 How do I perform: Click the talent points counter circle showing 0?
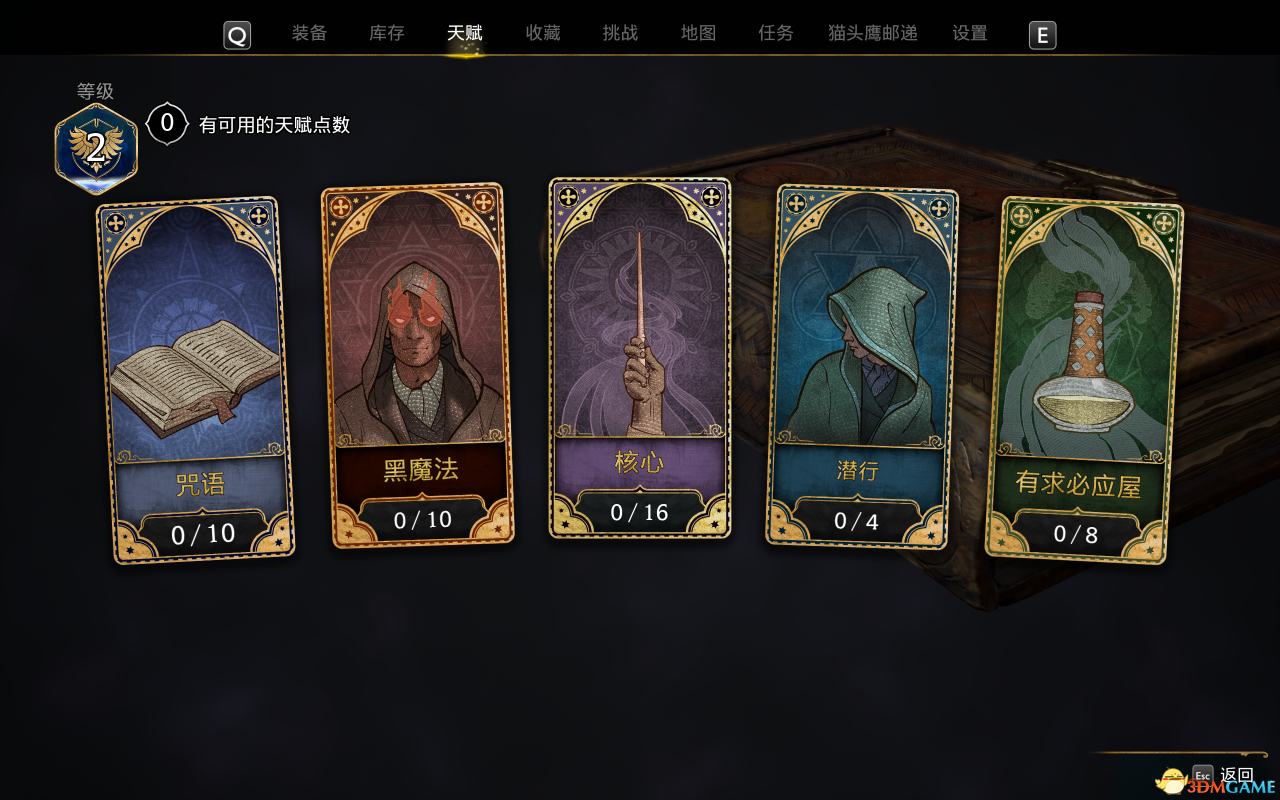click(166, 124)
